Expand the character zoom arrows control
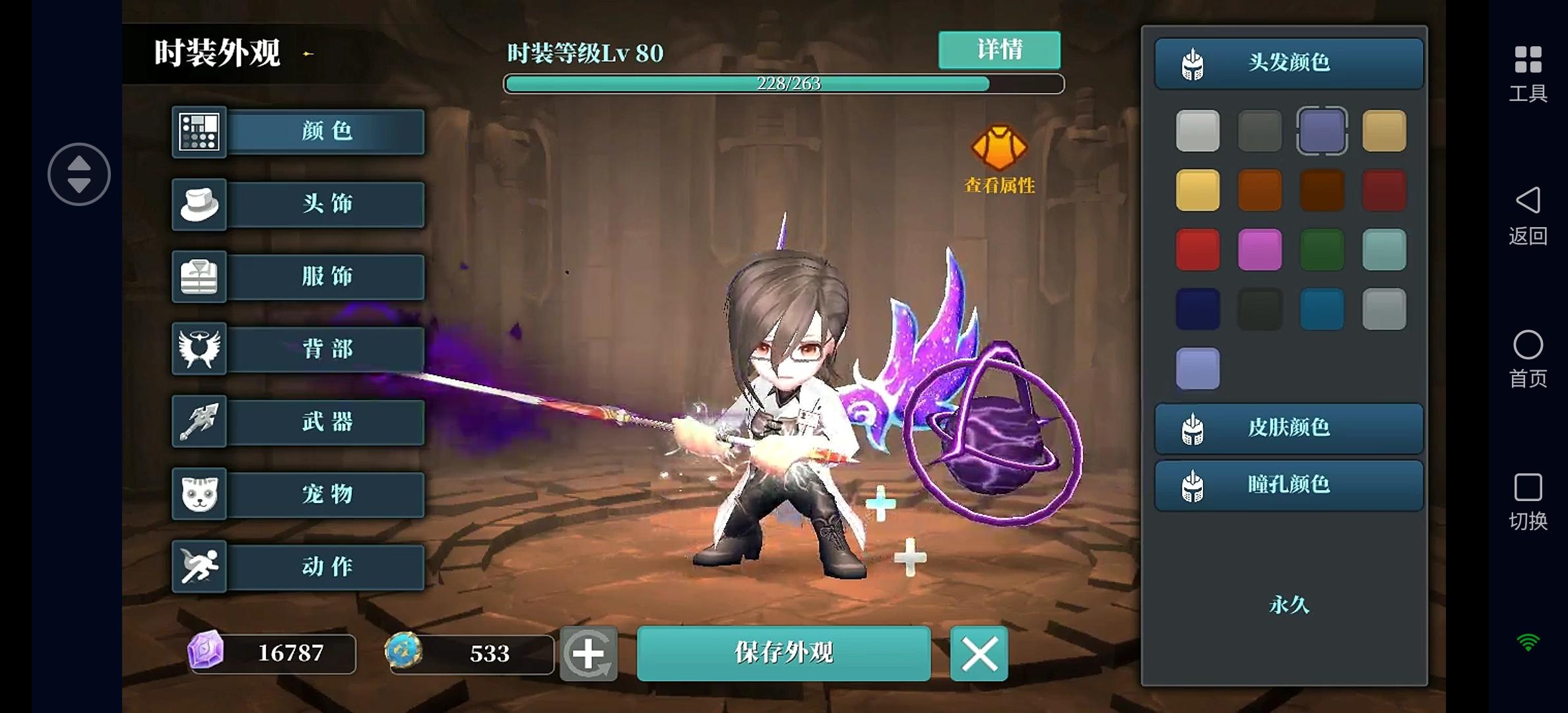Screen dimensions: 1568x713 [79, 174]
